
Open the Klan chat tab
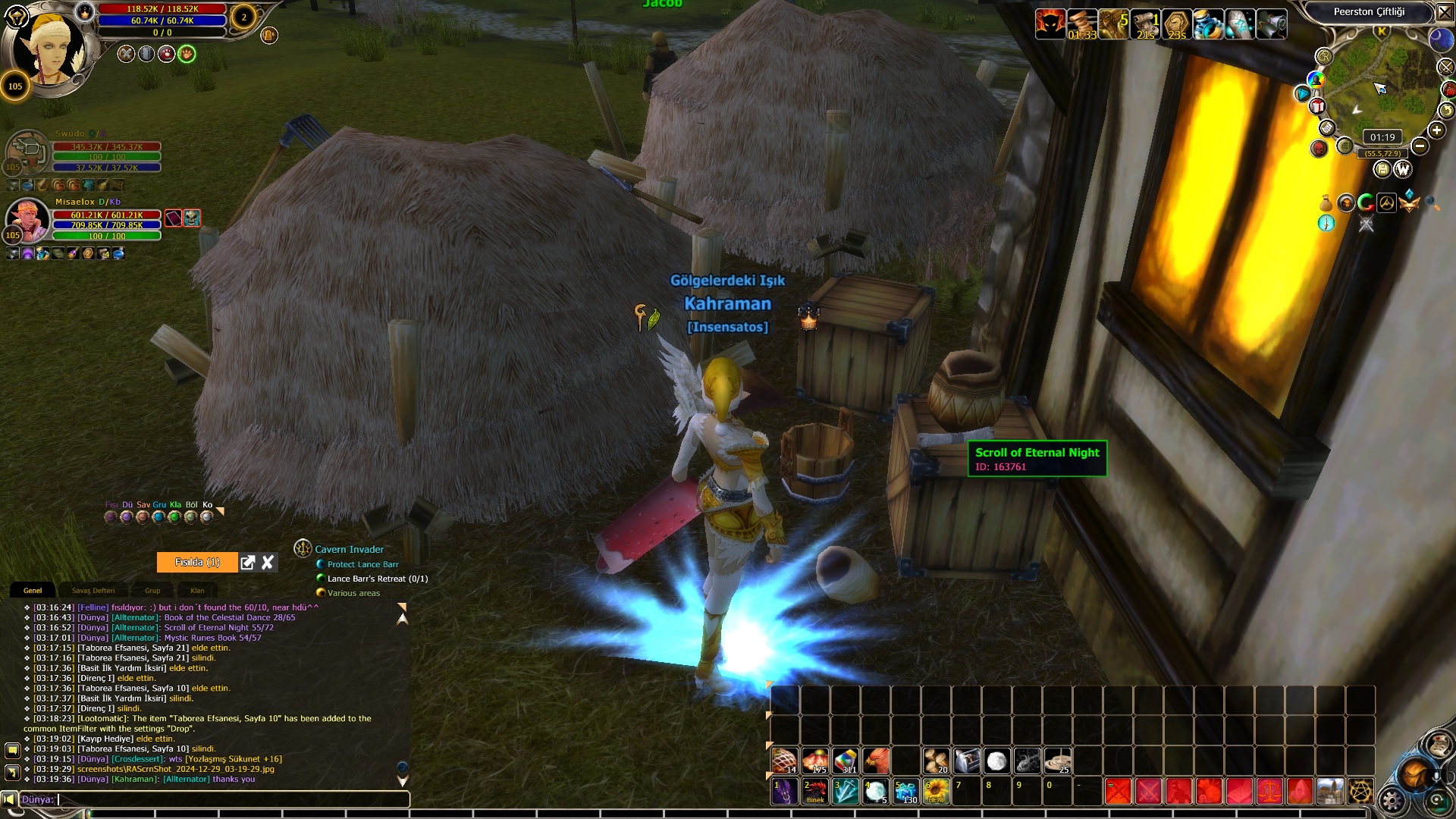197,591
